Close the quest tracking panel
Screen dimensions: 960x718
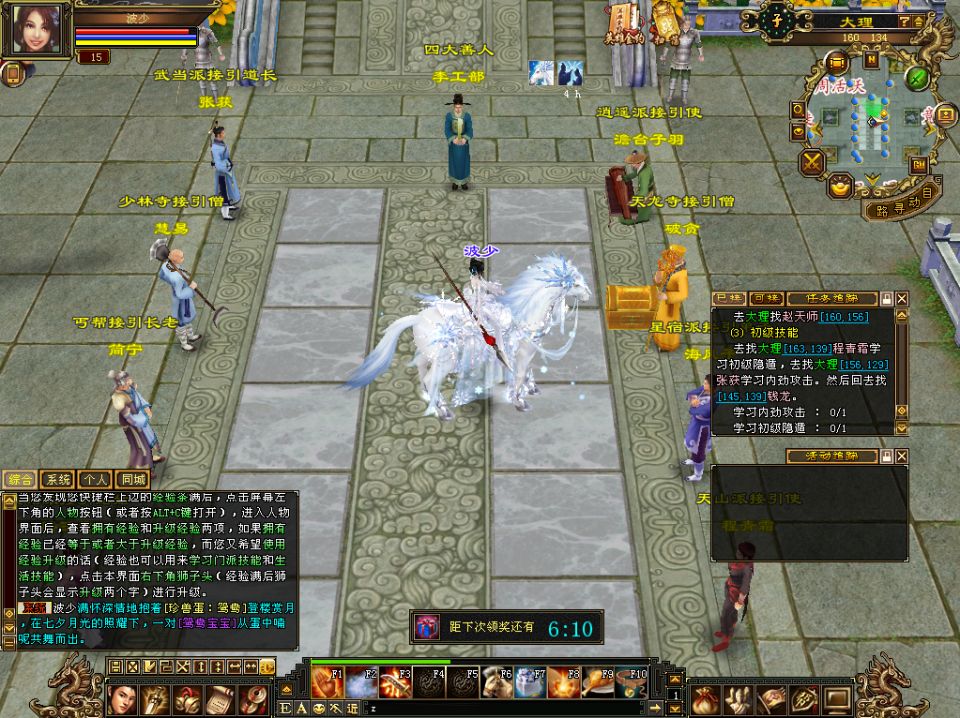(x=902, y=298)
